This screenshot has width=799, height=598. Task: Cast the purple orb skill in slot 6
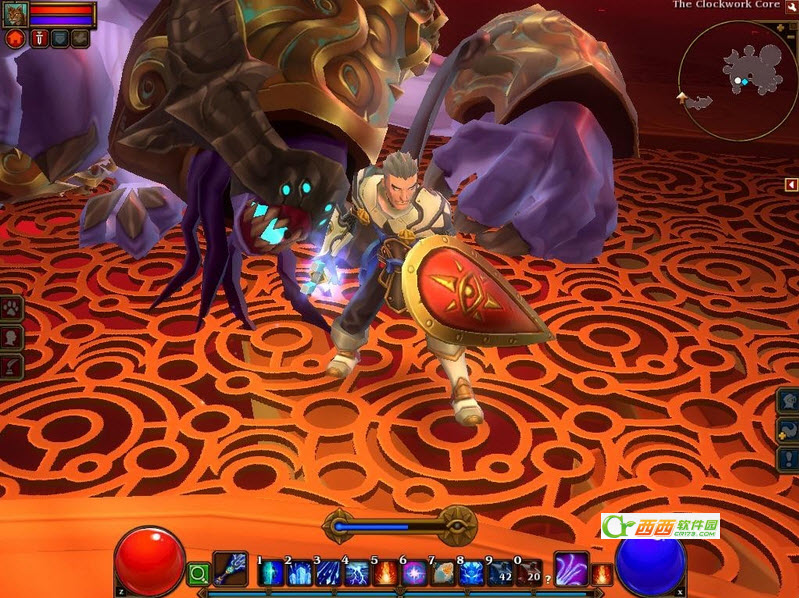(414, 574)
